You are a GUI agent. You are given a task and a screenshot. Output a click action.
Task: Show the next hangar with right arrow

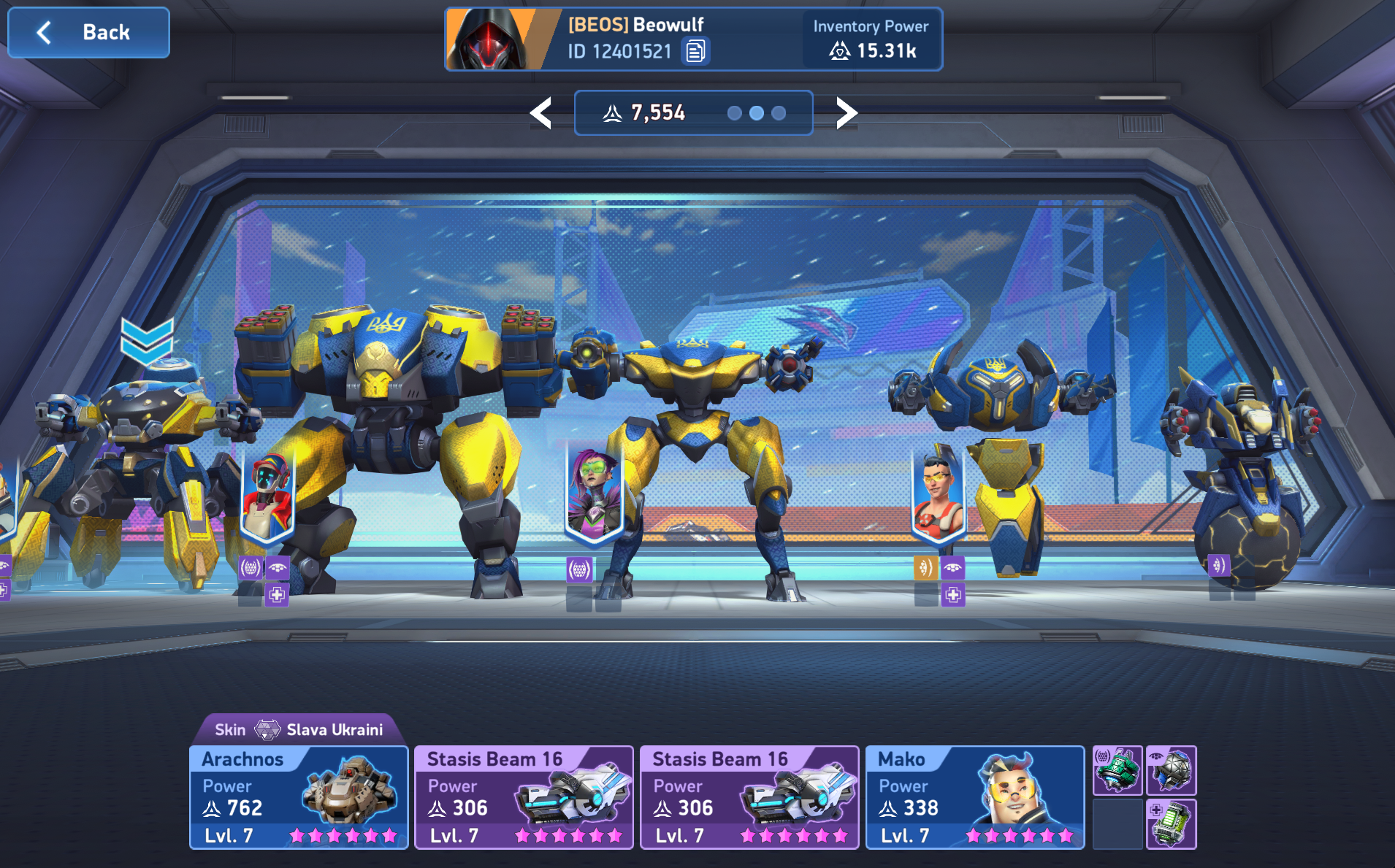coord(846,113)
